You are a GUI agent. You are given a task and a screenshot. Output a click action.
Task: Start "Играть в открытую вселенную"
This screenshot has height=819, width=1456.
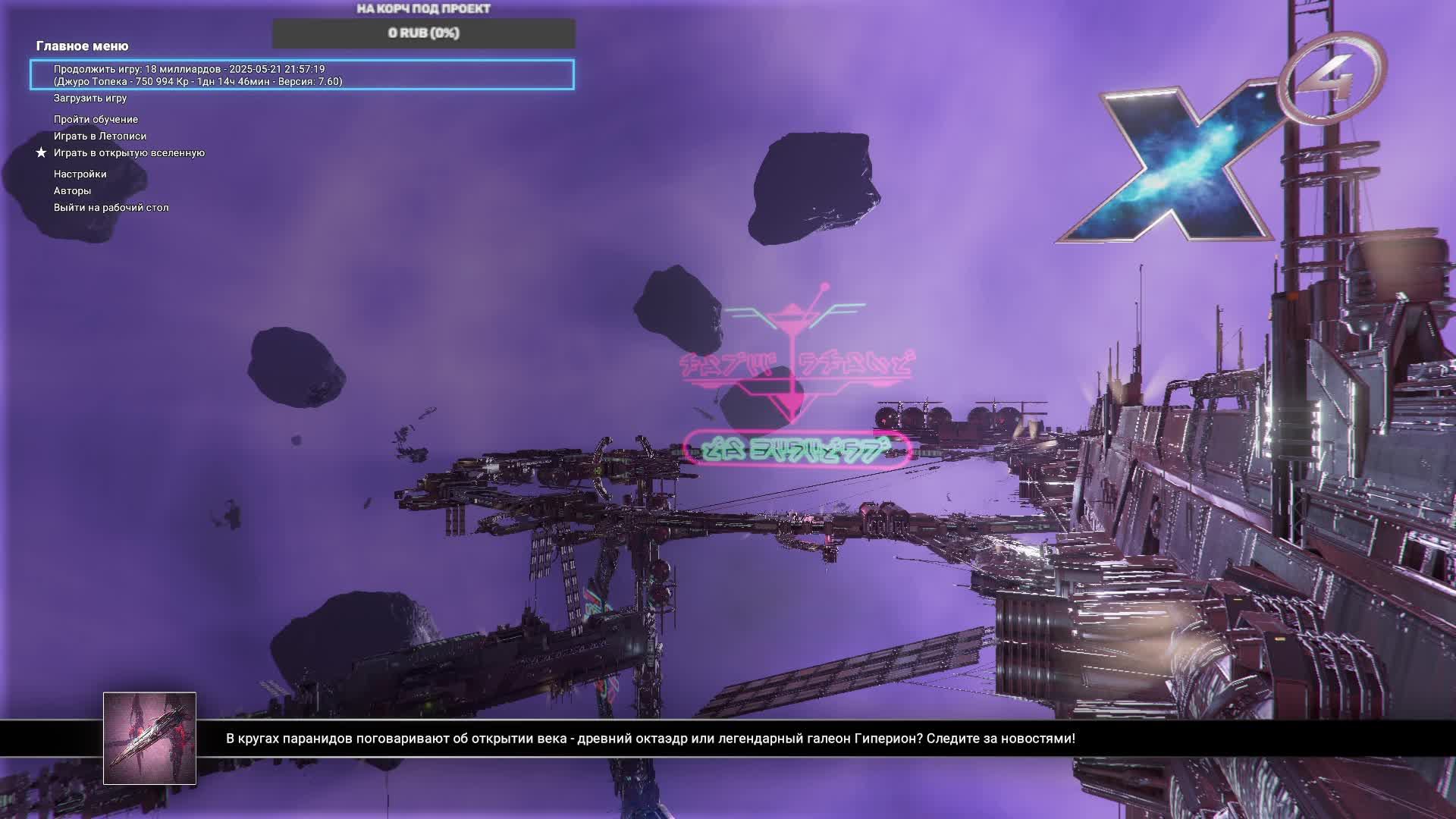click(129, 152)
